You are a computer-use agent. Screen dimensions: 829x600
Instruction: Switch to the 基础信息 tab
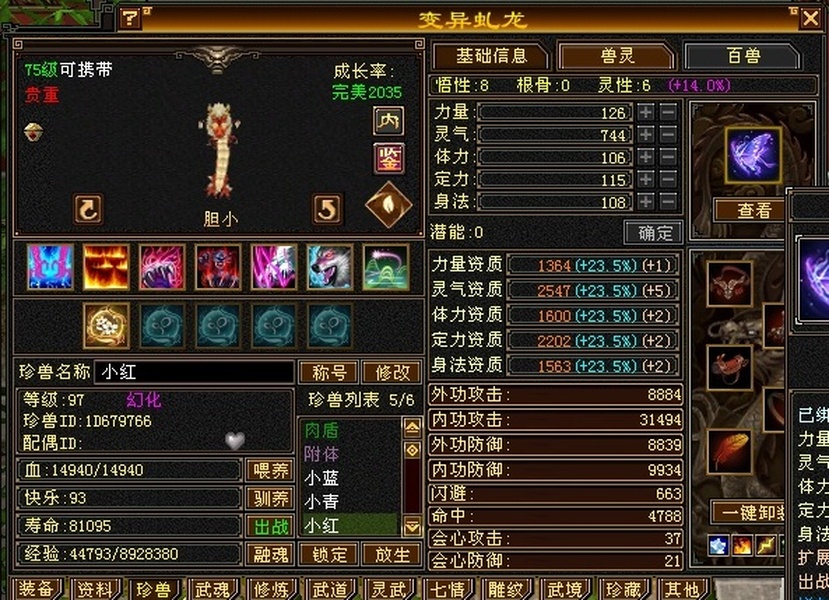(x=488, y=57)
